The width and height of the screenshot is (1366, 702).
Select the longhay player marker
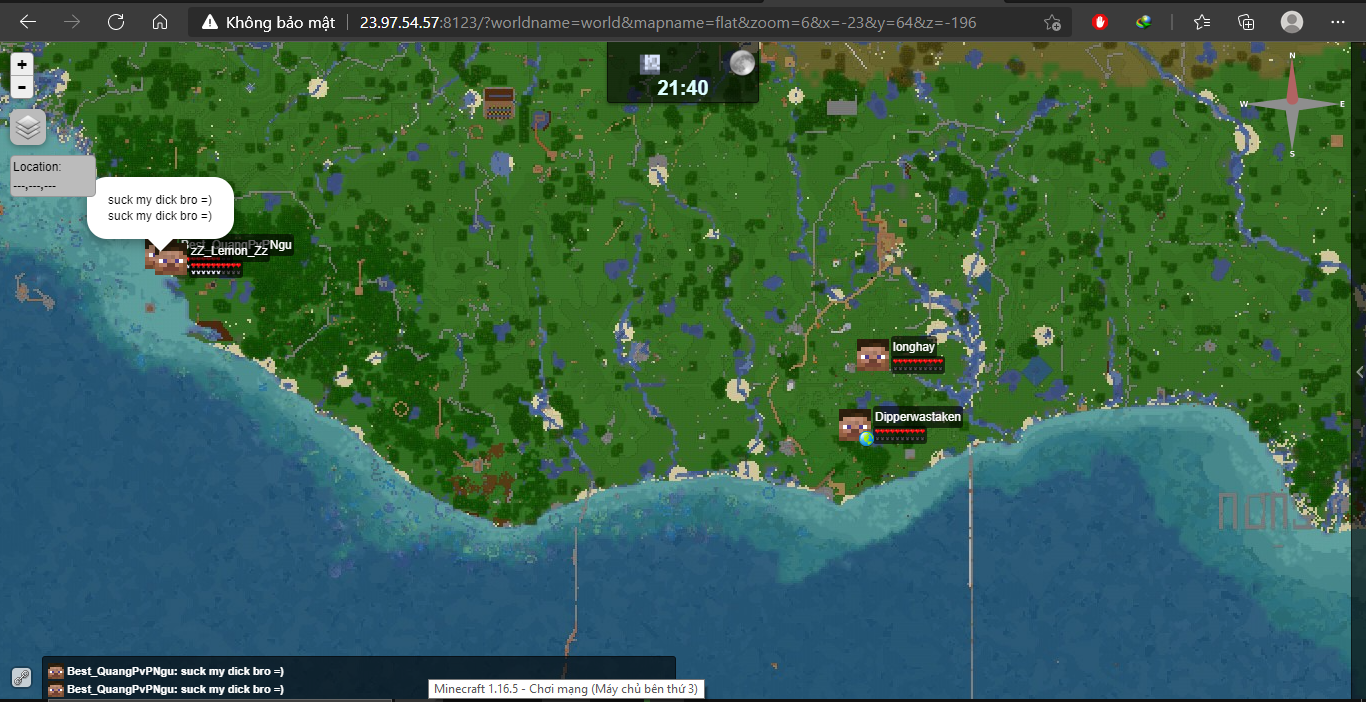point(873,355)
